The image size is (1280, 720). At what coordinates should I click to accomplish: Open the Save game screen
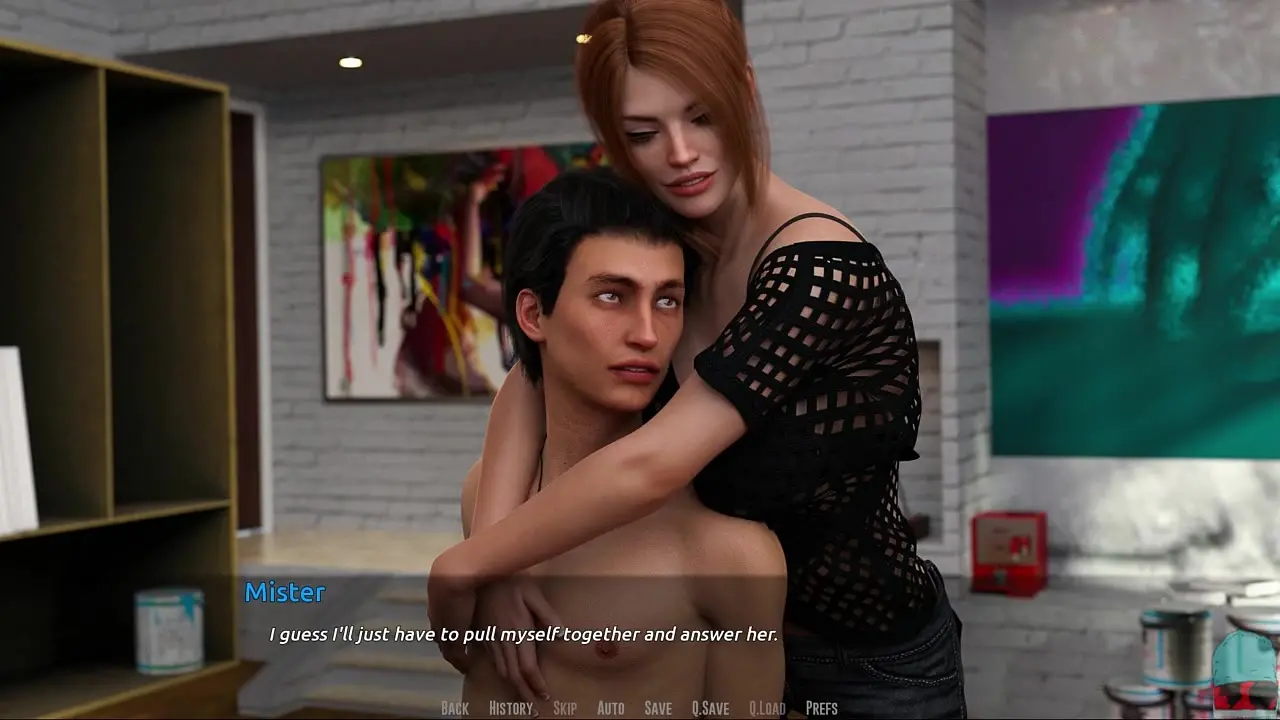tap(658, 708)
